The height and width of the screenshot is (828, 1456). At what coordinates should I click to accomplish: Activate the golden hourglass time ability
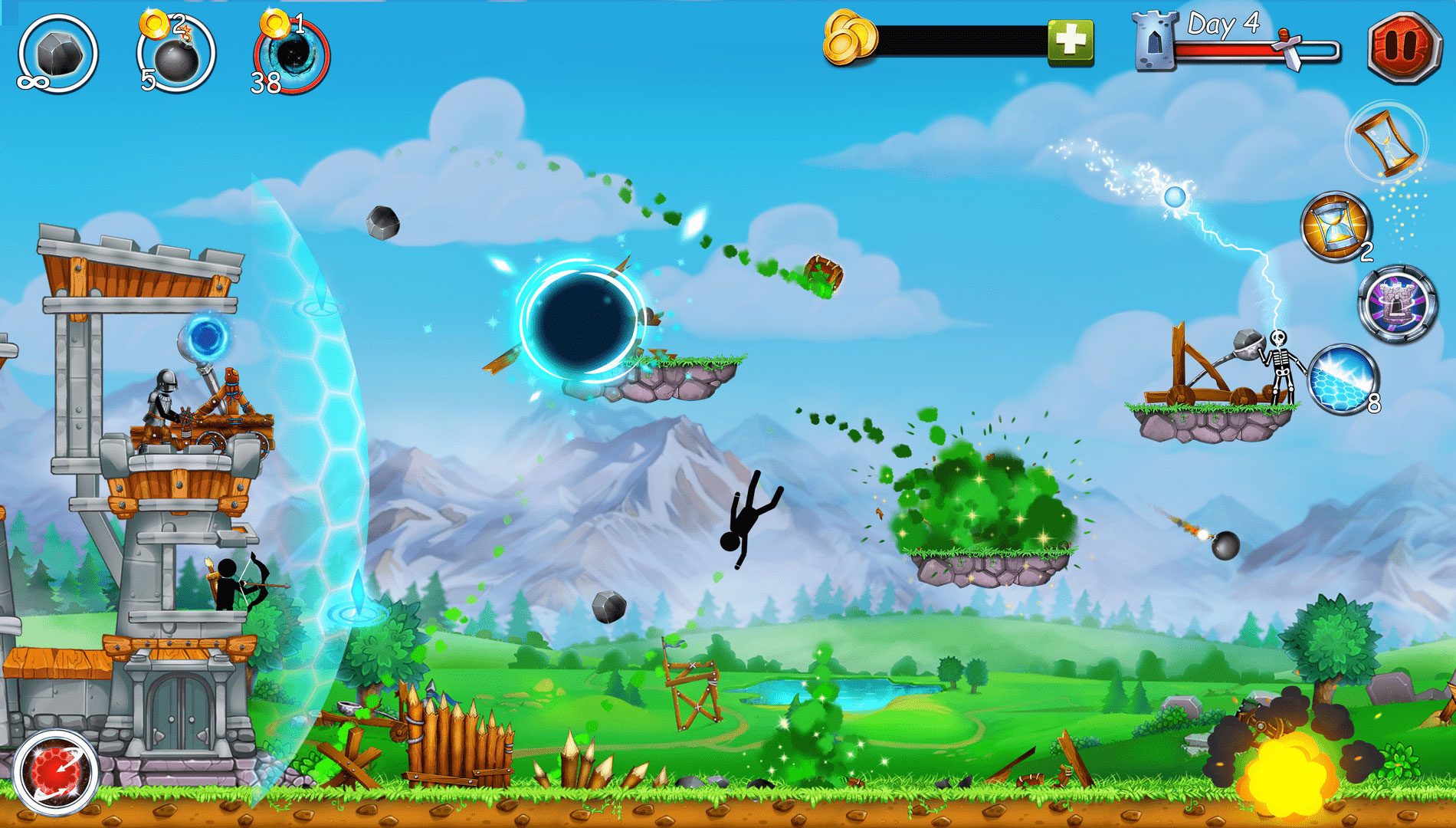1336,227
